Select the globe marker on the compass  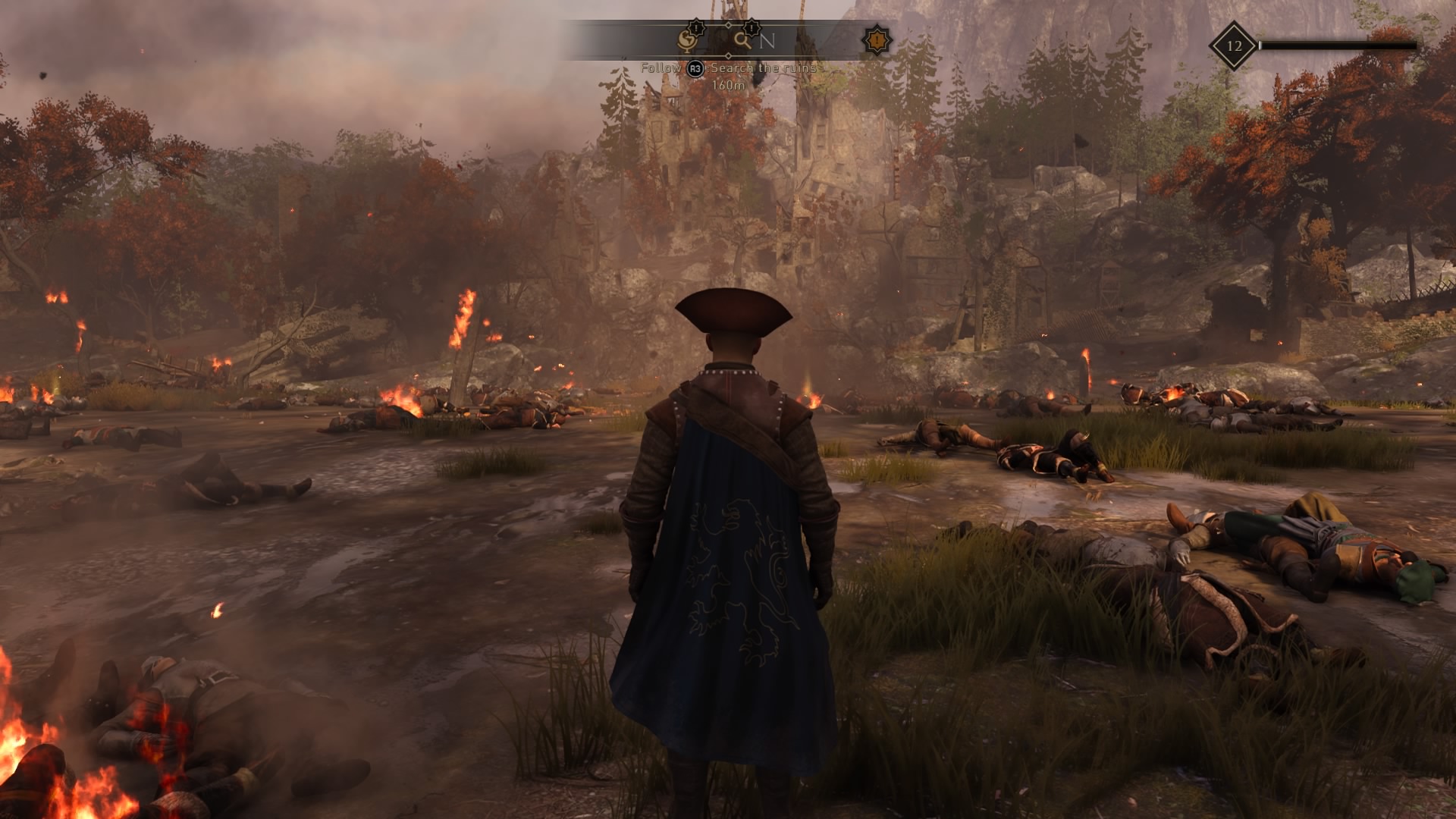687,41
